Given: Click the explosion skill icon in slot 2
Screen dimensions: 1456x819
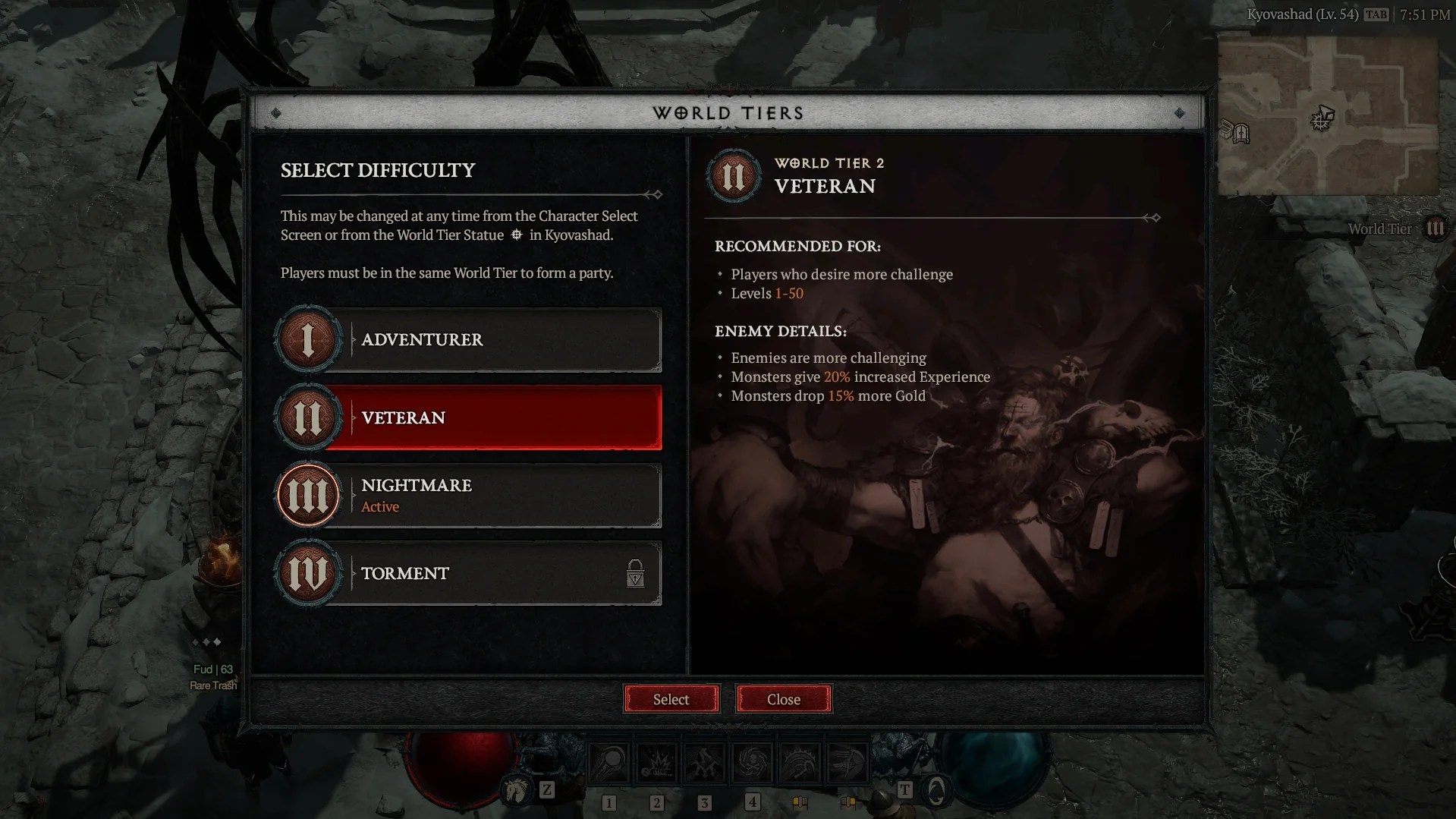Looking at the screenshot, I should click(x=657, y=762).
